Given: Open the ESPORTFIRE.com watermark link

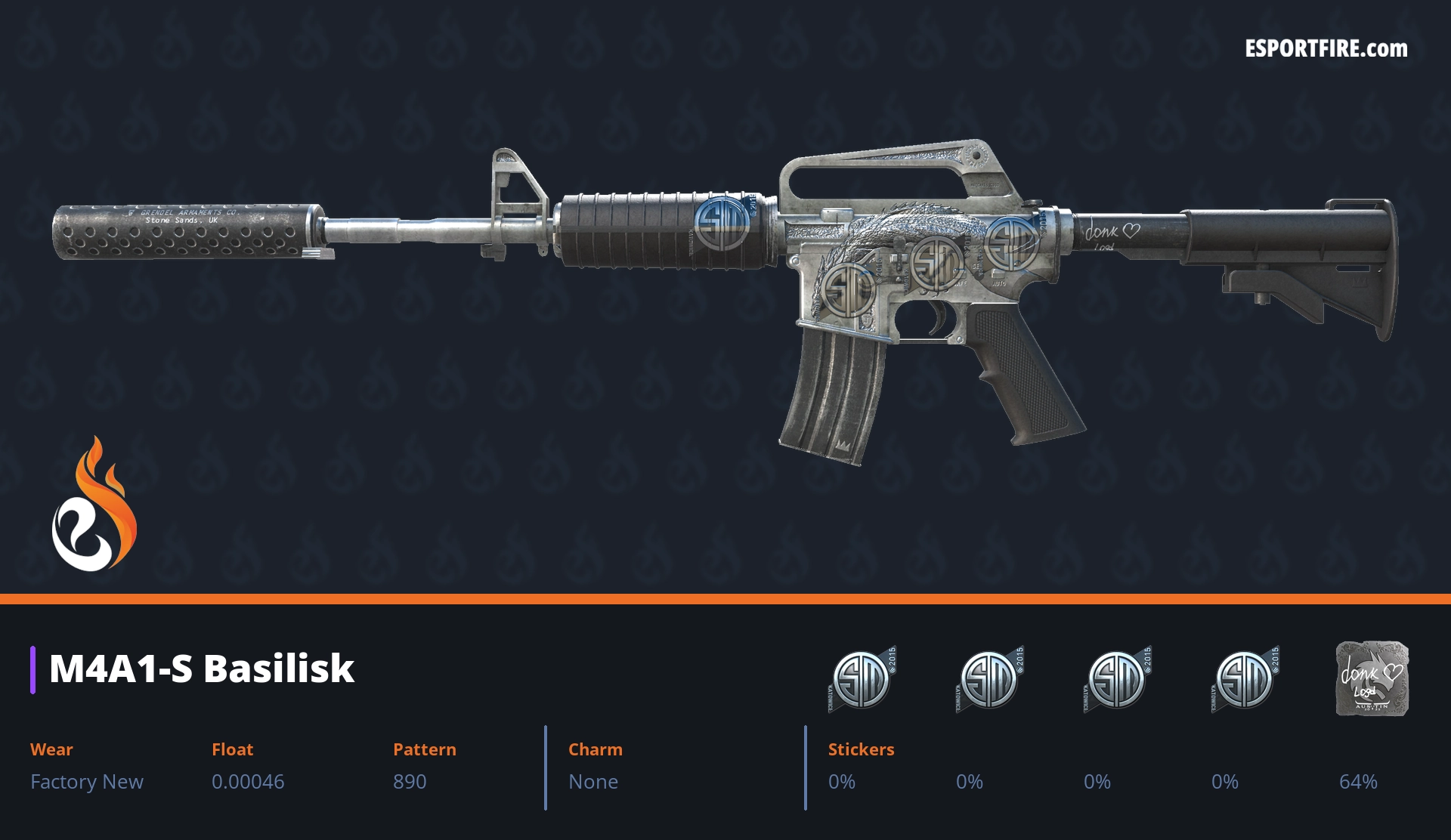Looking at the screenshot, I should coord(1326,49).
